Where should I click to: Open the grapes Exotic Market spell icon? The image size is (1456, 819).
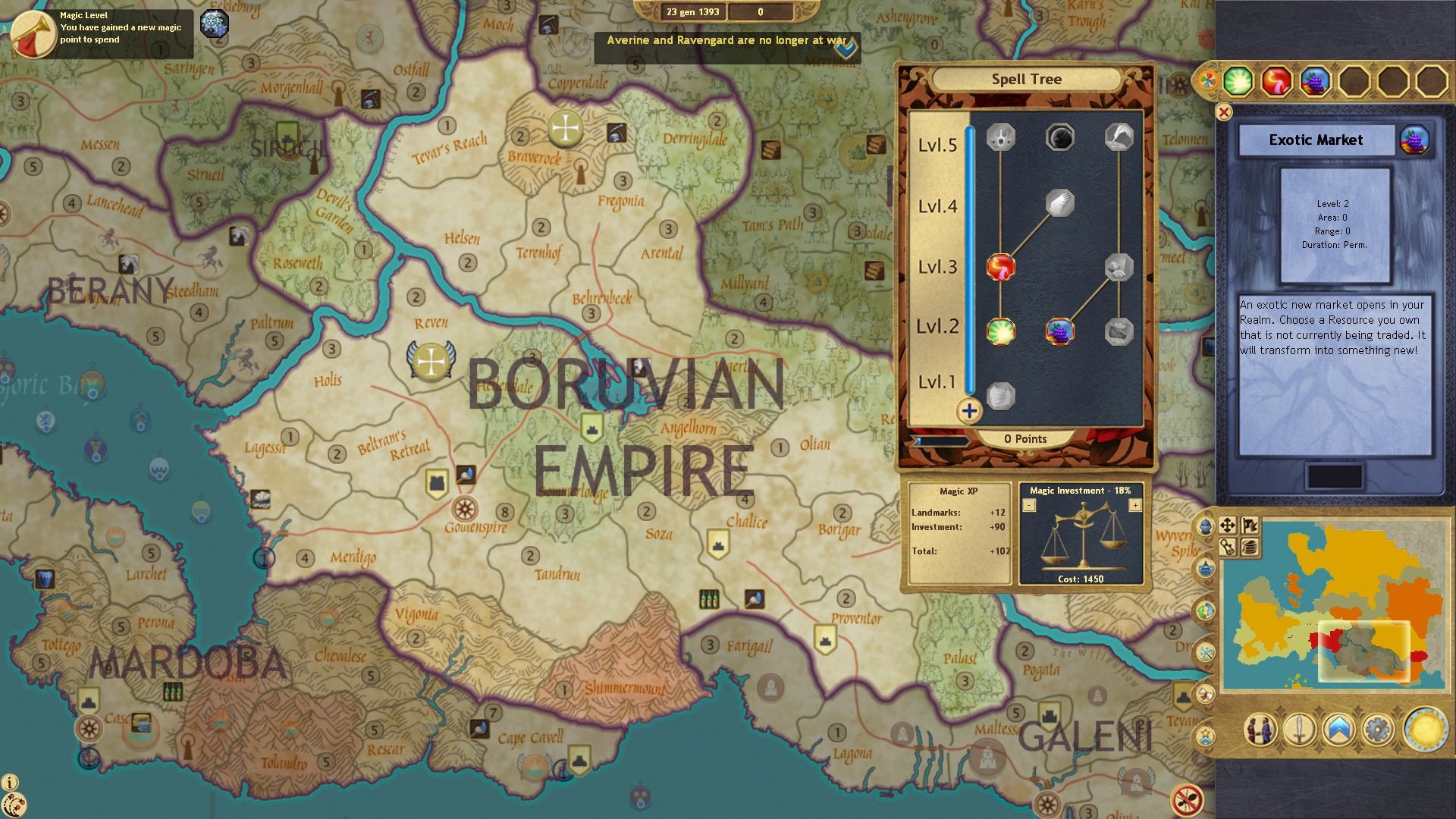pos(1313,81)
